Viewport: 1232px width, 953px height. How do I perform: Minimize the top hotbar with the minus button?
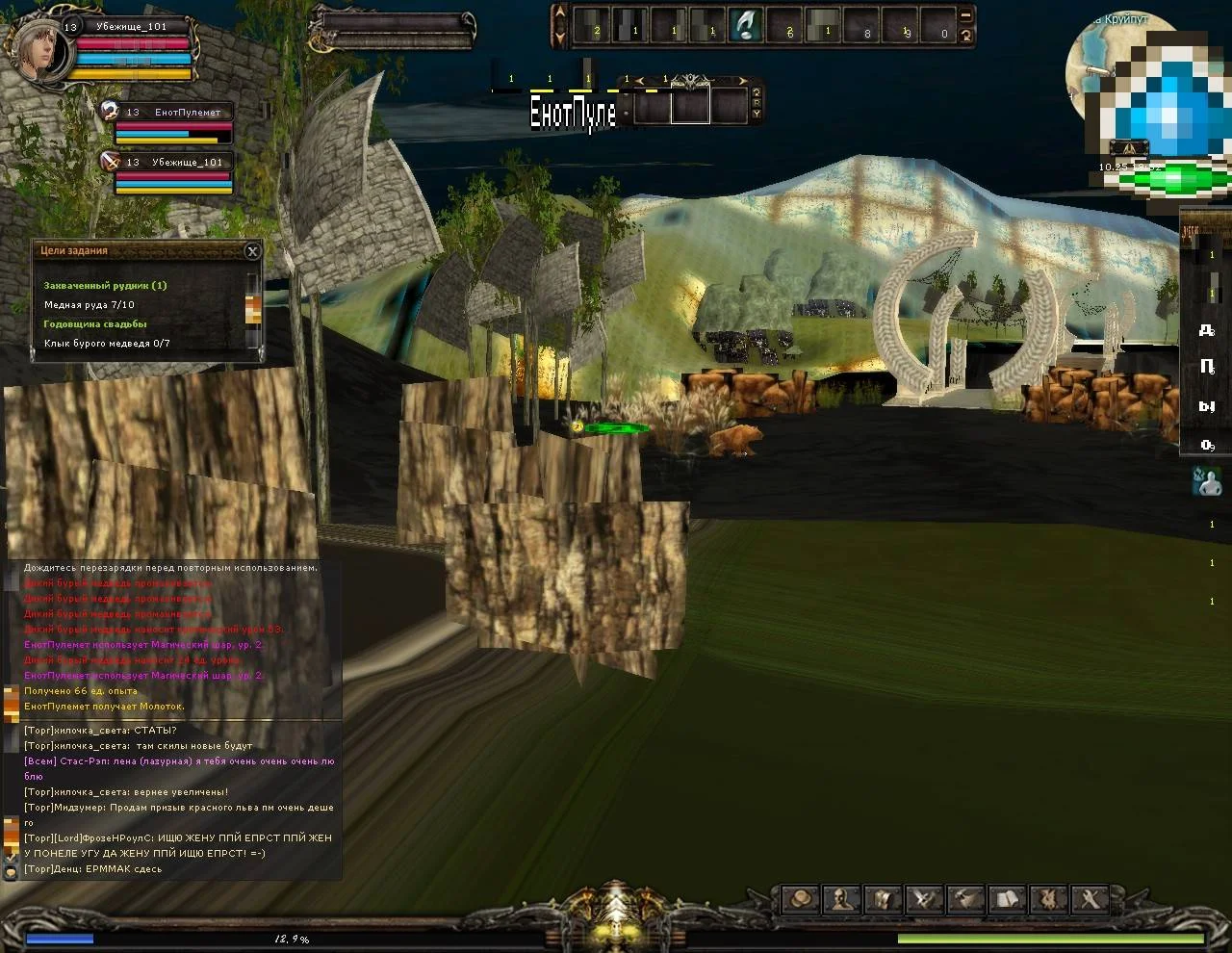966,15
